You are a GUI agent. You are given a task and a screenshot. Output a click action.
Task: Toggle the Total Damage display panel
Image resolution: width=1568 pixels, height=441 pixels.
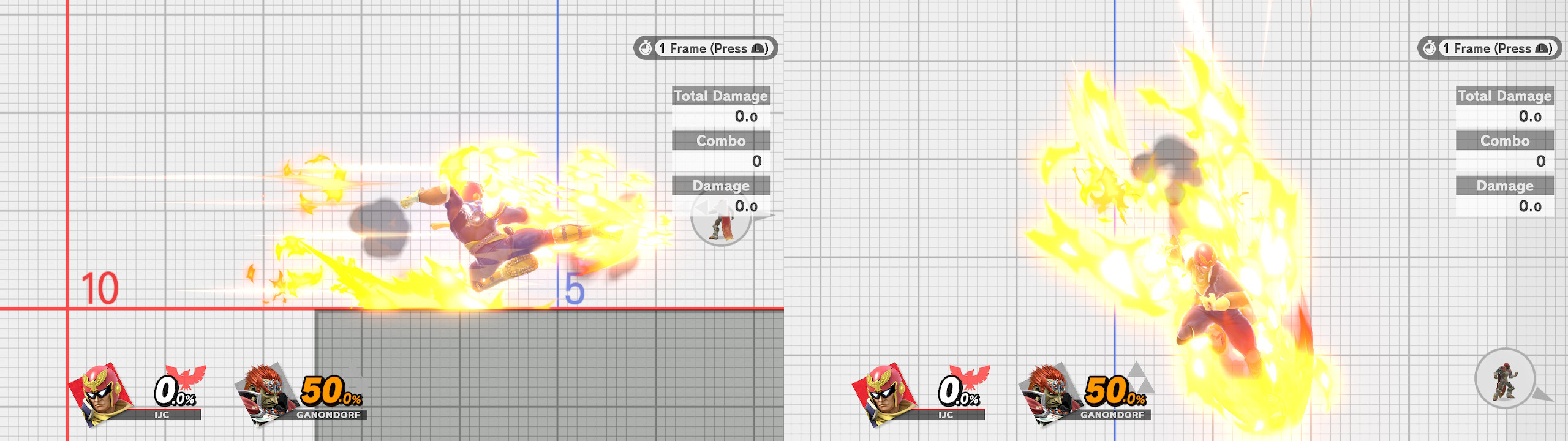coord(722,96)
